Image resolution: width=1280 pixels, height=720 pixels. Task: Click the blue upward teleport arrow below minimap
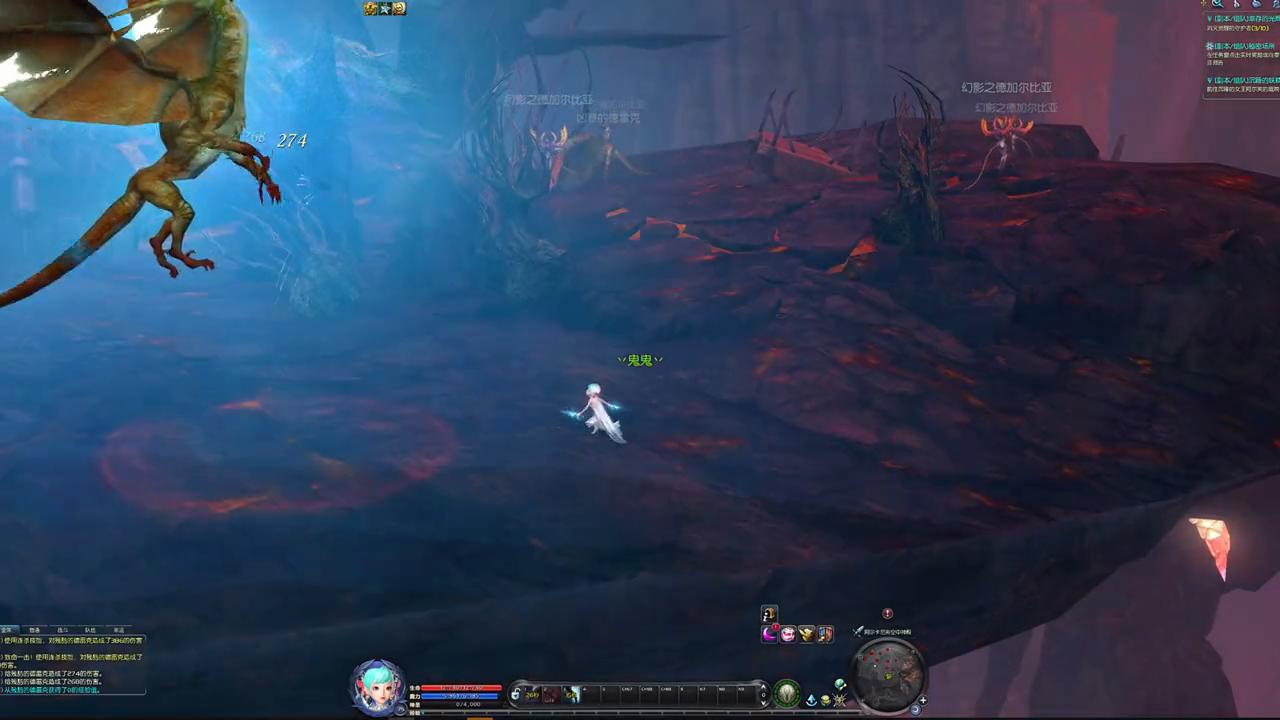tap(811, 699)
